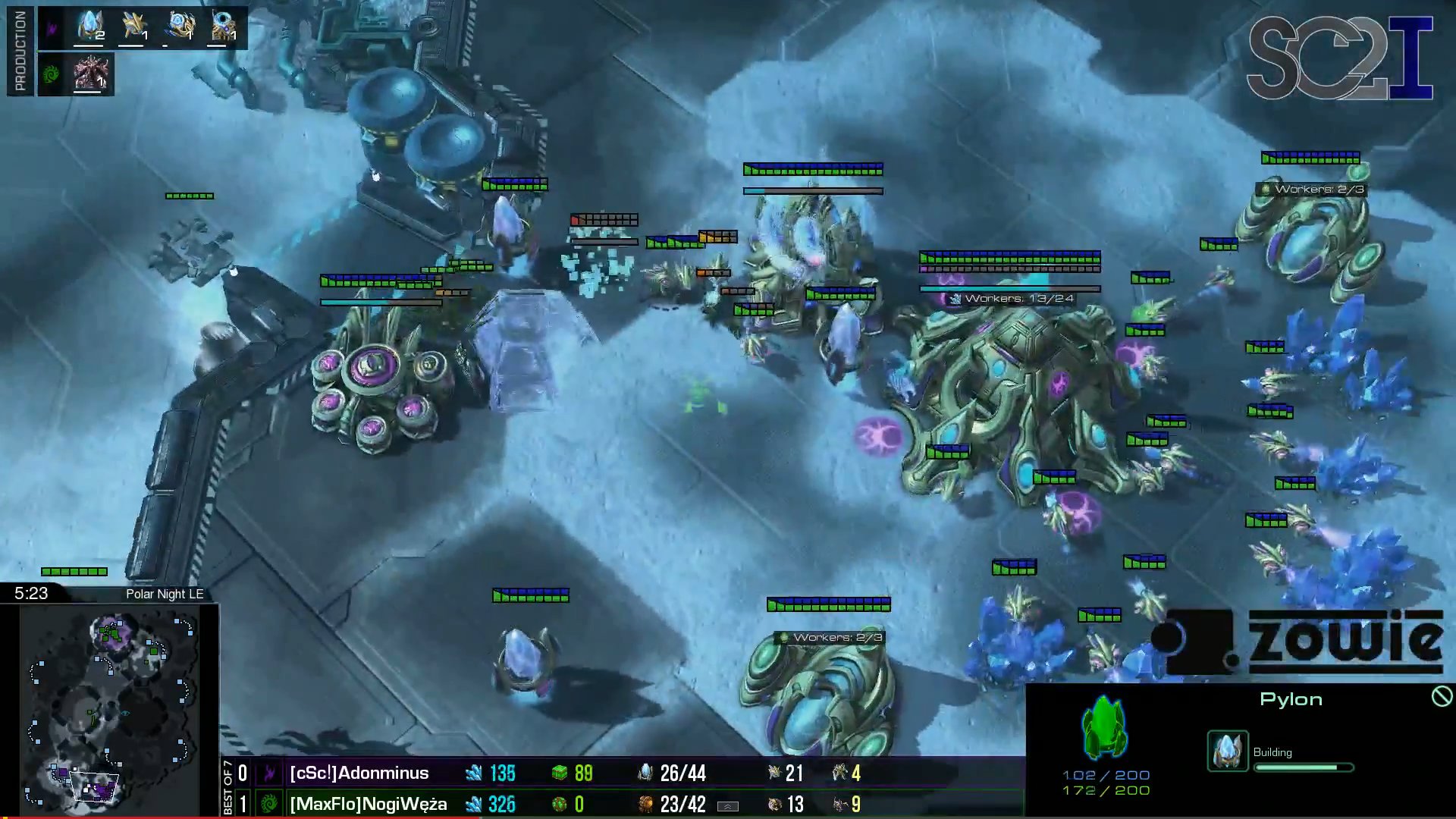Click the green Pylon wireframe portrait
1456x819 pixels.
pos(1105,728)
